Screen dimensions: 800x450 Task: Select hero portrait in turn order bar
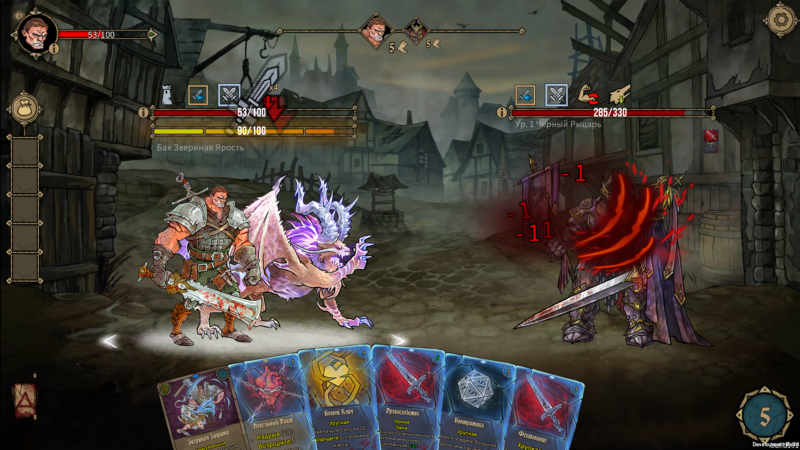coord(374,29)
